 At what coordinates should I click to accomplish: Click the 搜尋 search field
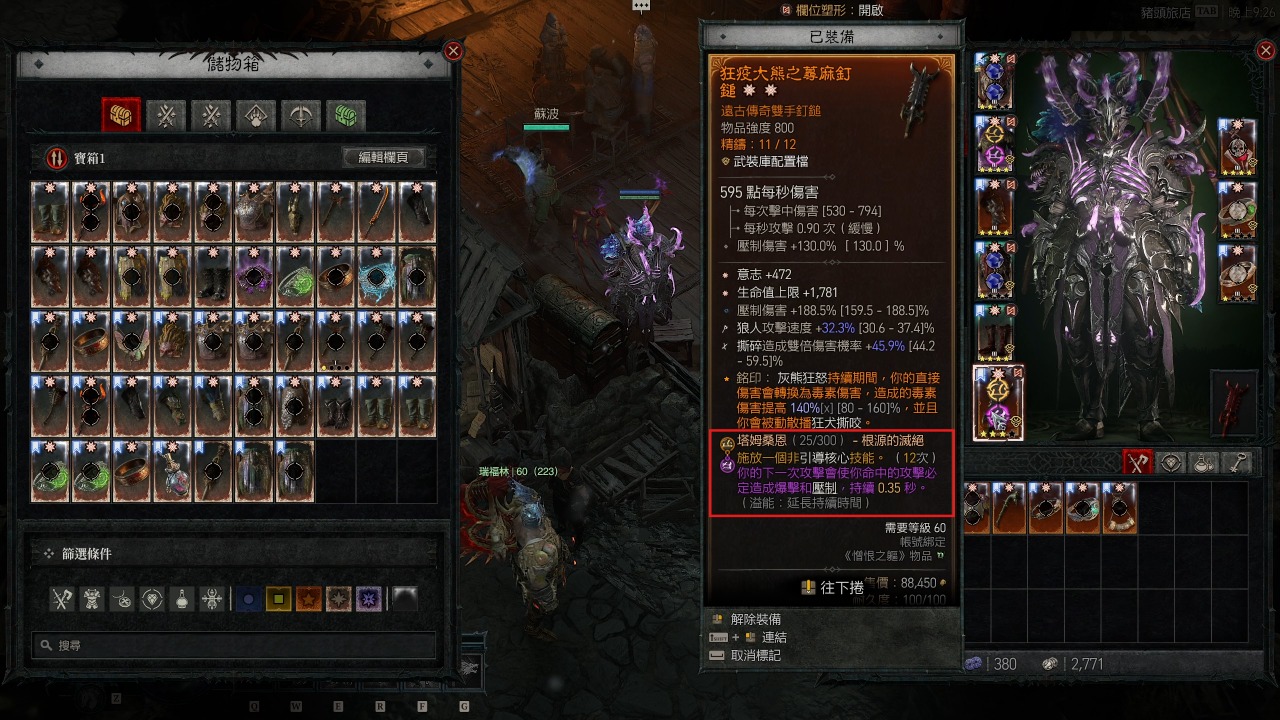[x=235, y=646]
